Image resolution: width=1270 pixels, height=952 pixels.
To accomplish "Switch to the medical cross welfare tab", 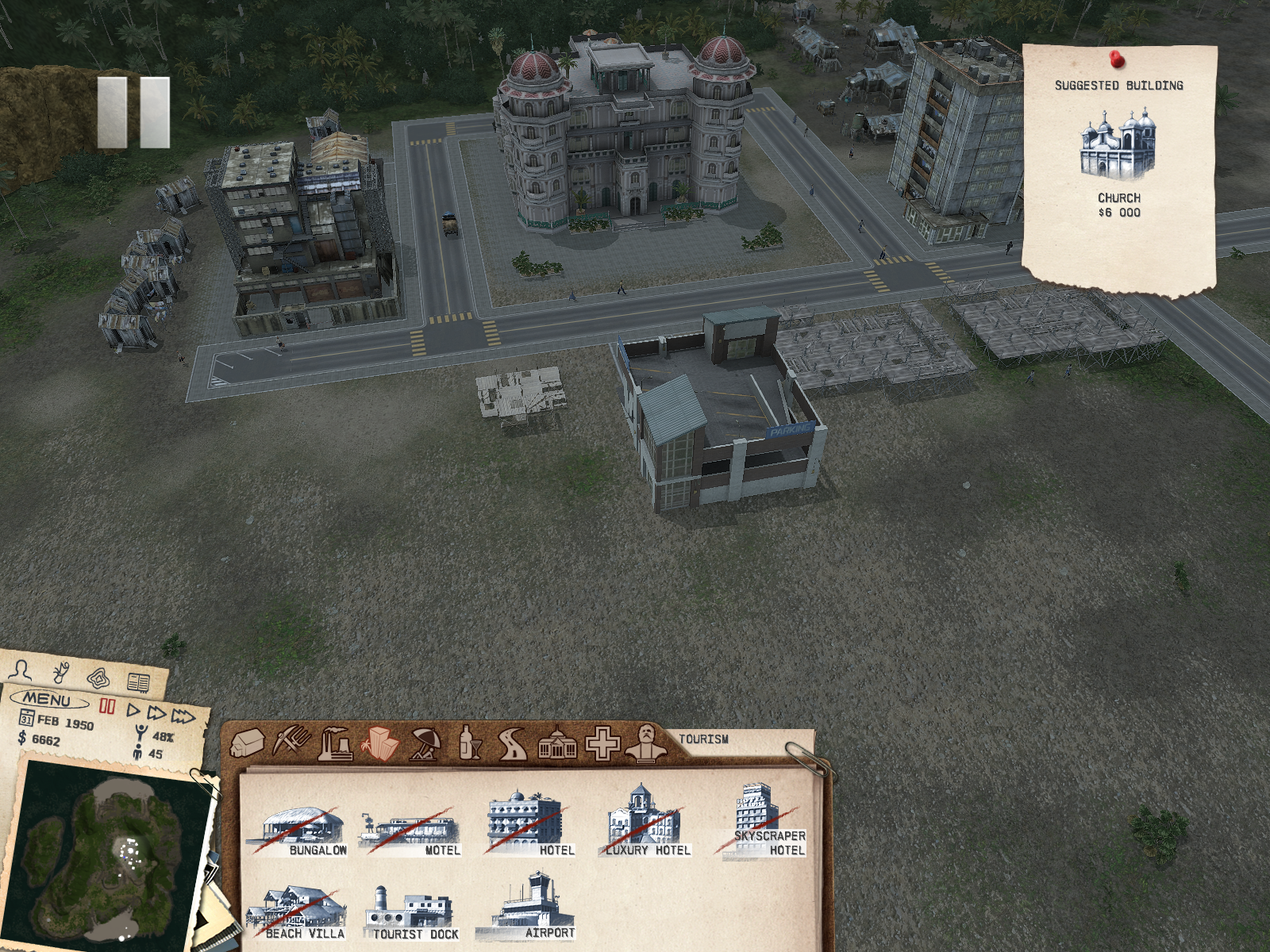I will [602, 744].
